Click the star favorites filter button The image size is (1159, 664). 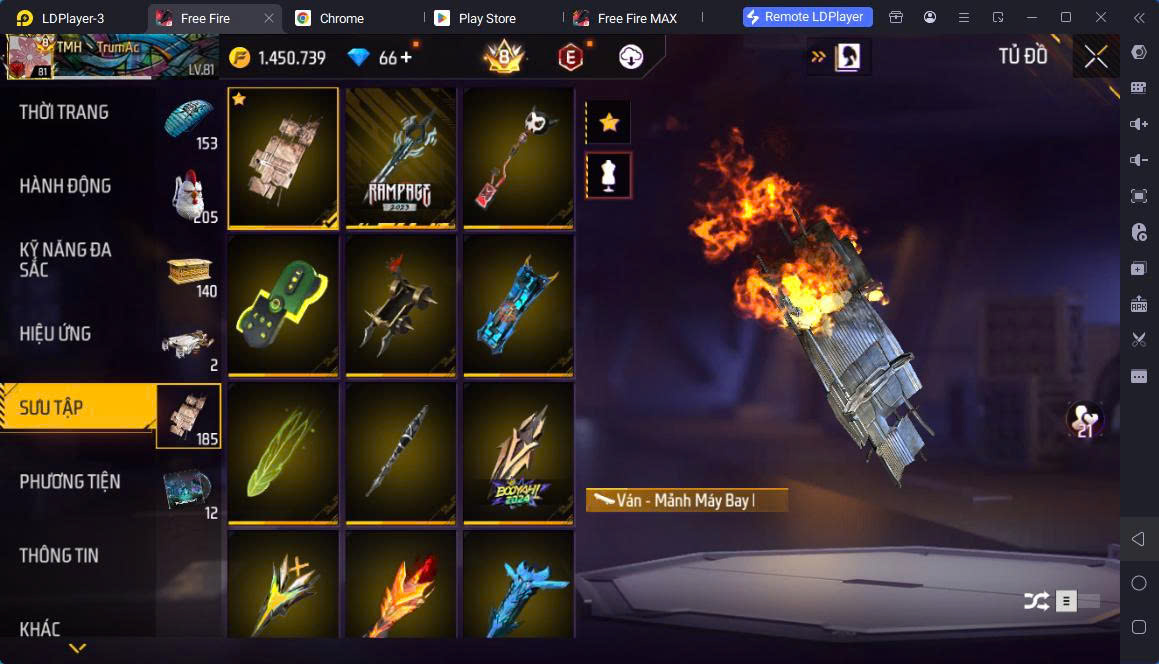pos(608,123)
